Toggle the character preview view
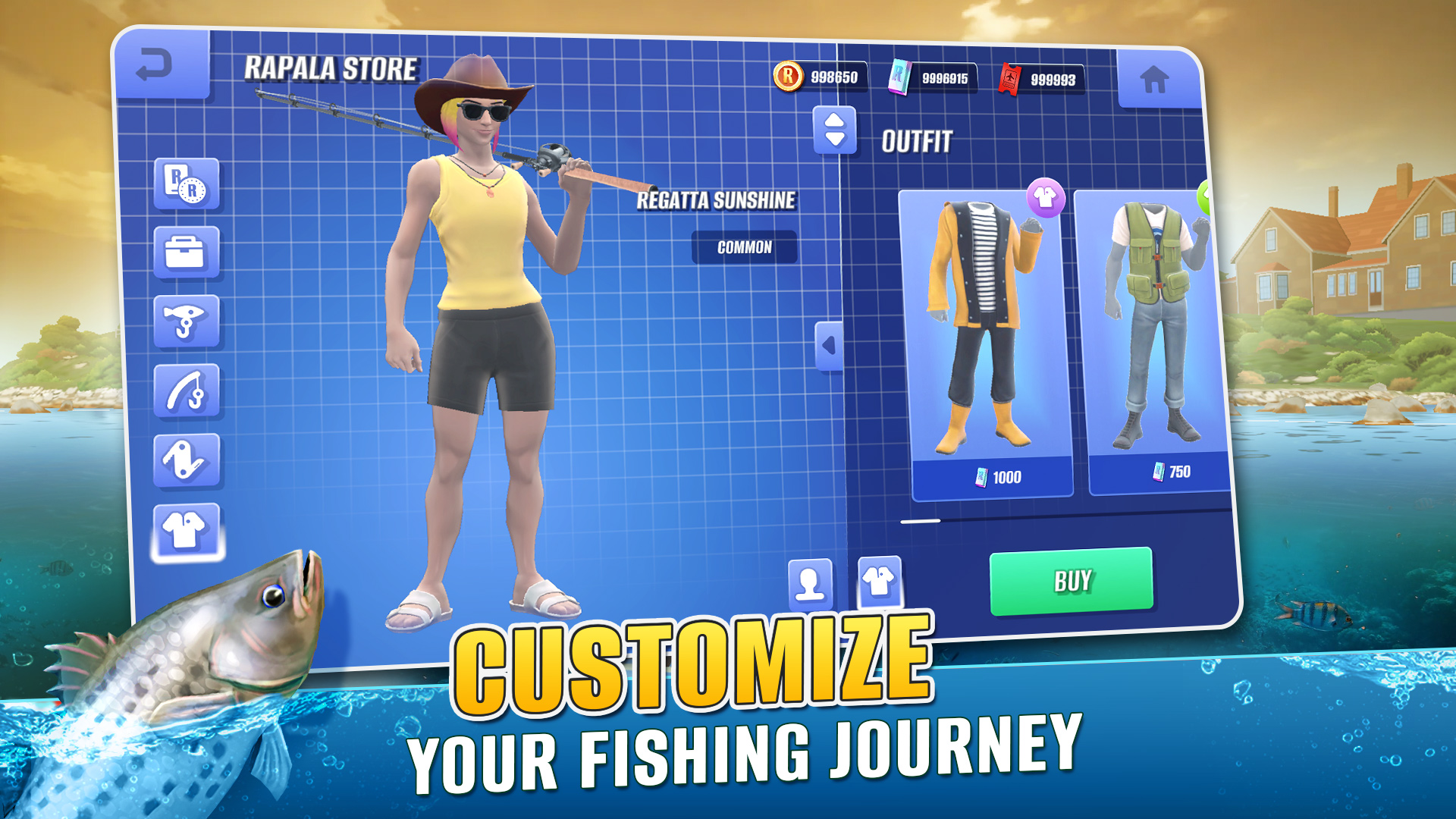Screen dimensions: 1456x819 810,584
